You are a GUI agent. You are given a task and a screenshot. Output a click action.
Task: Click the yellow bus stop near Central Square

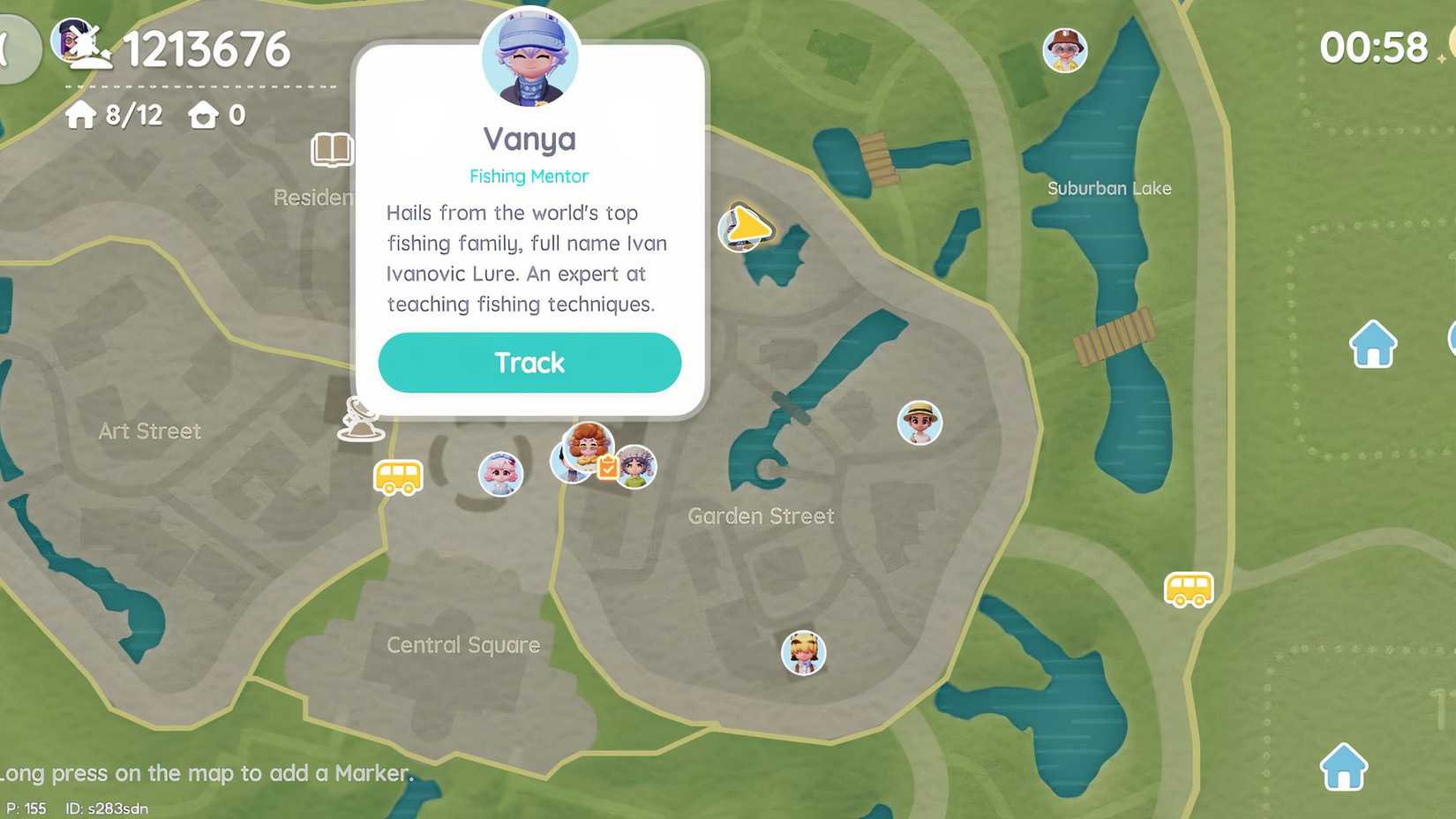(399, 477)
